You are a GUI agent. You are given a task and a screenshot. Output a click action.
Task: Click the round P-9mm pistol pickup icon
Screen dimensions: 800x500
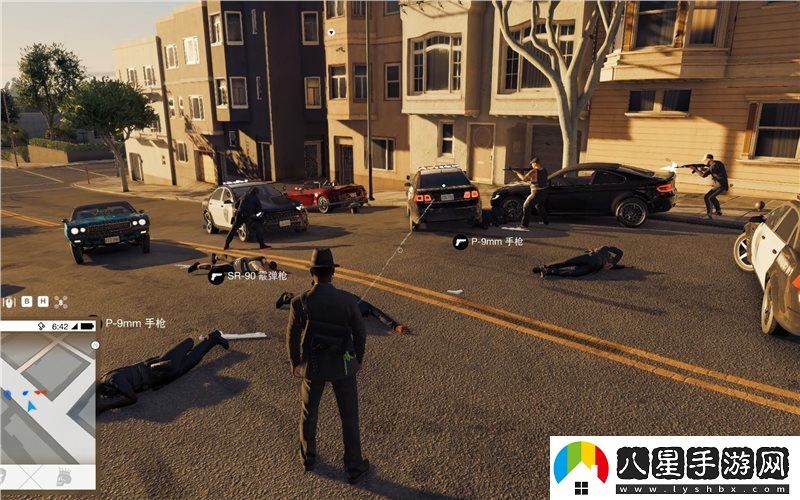point(460,241)
